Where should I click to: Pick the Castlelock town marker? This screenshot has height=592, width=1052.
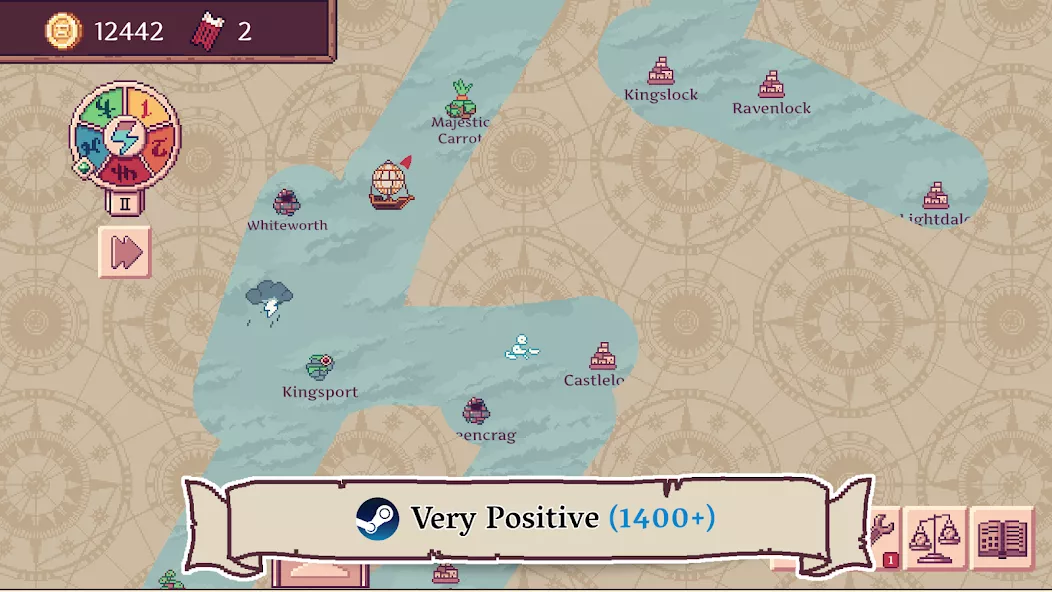(602, 357)
